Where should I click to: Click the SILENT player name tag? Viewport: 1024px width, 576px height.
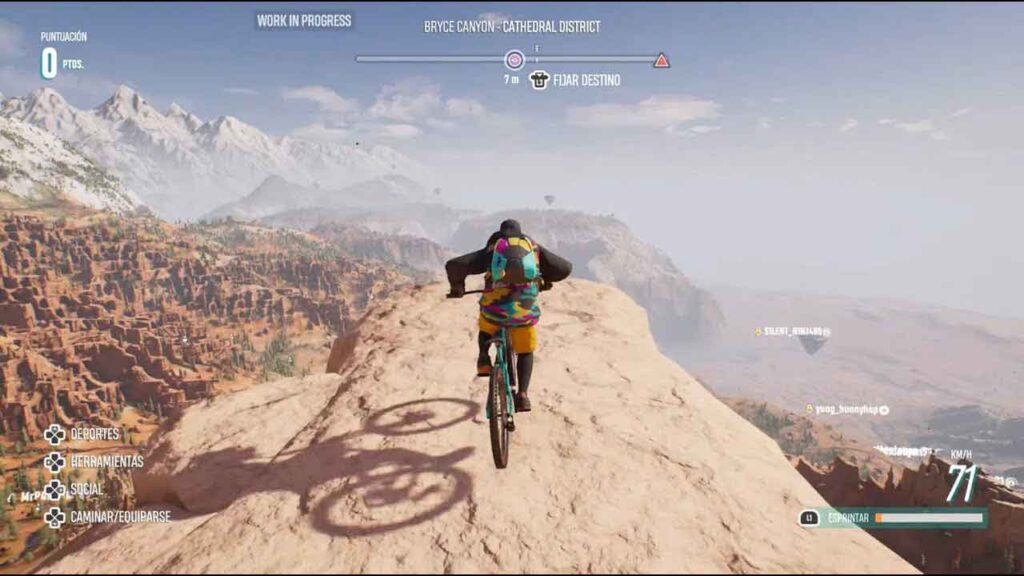tap(792, 331)
